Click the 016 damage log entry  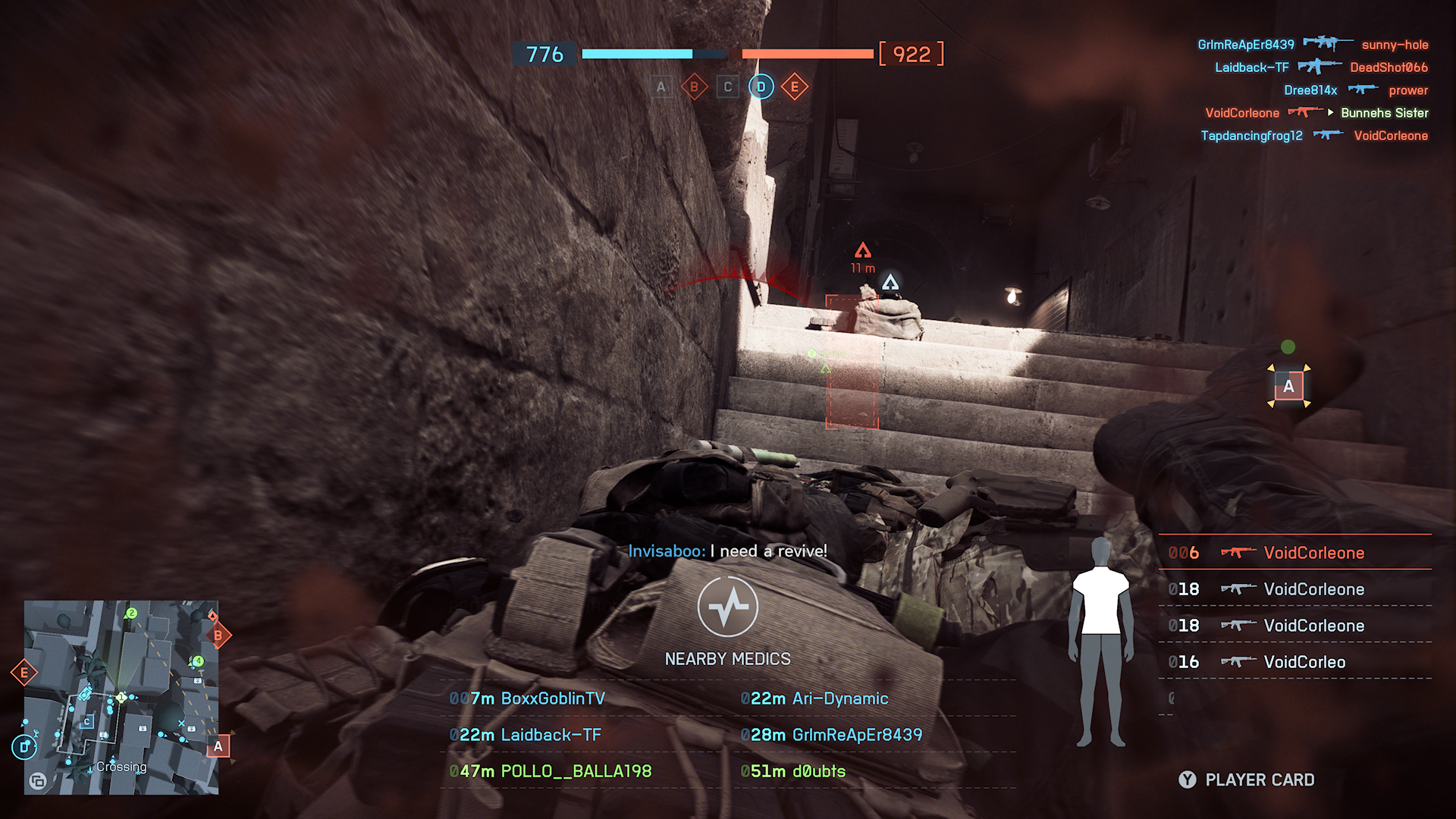coord(1294,662)
